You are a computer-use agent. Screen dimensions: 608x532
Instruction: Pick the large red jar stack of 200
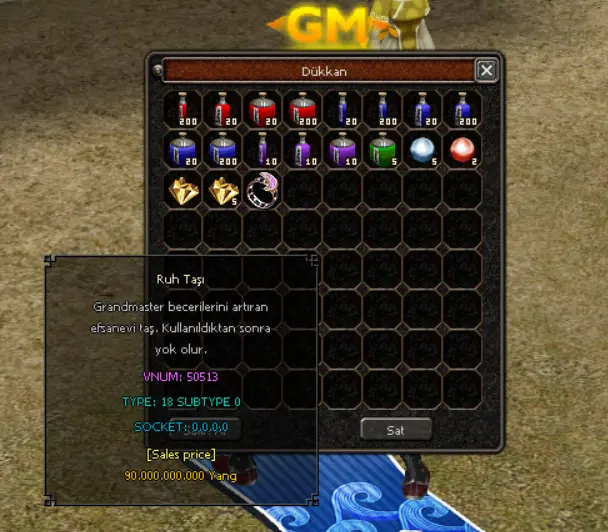tap(302, 110)
